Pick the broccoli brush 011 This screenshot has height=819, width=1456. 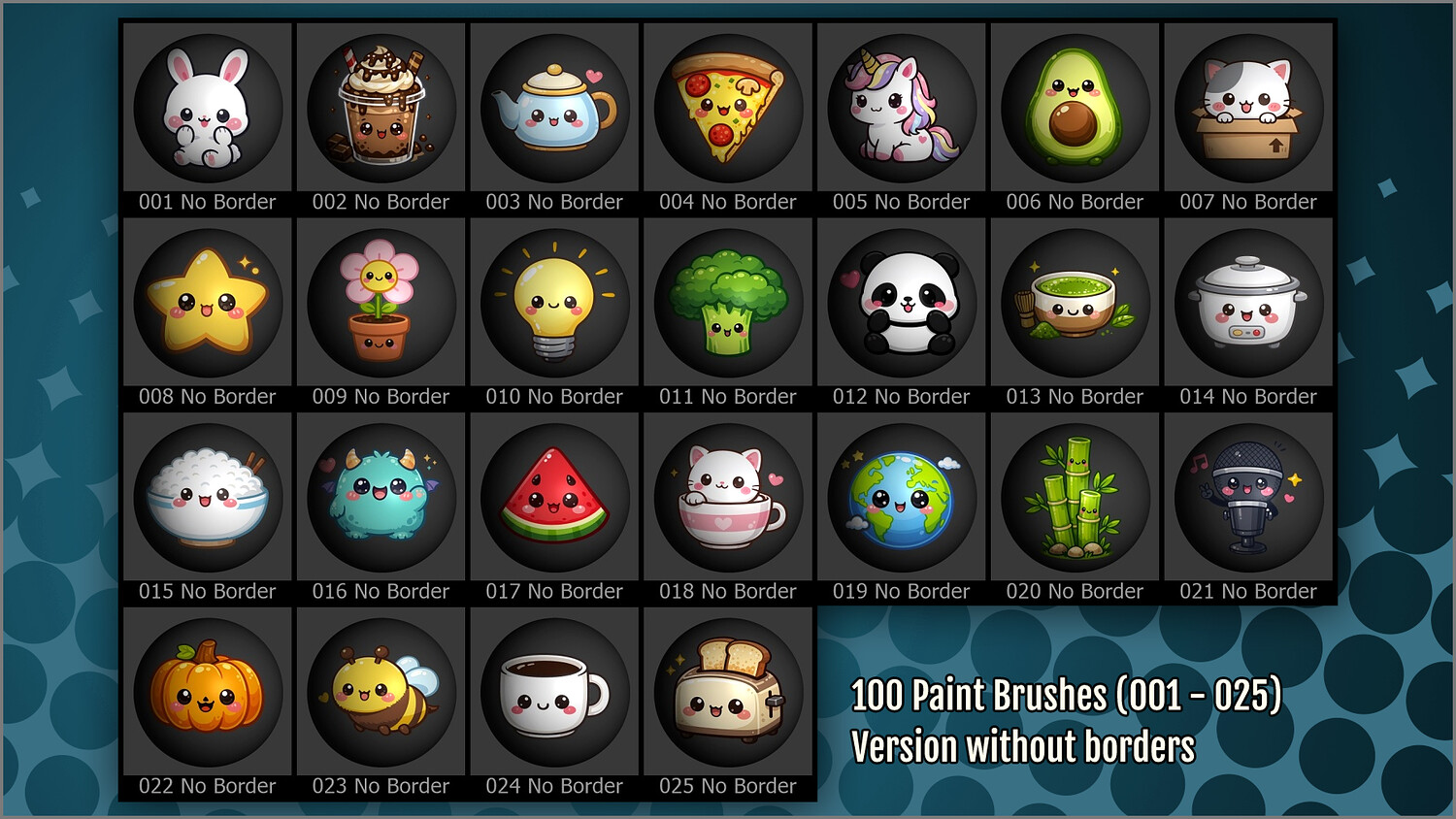728,304
